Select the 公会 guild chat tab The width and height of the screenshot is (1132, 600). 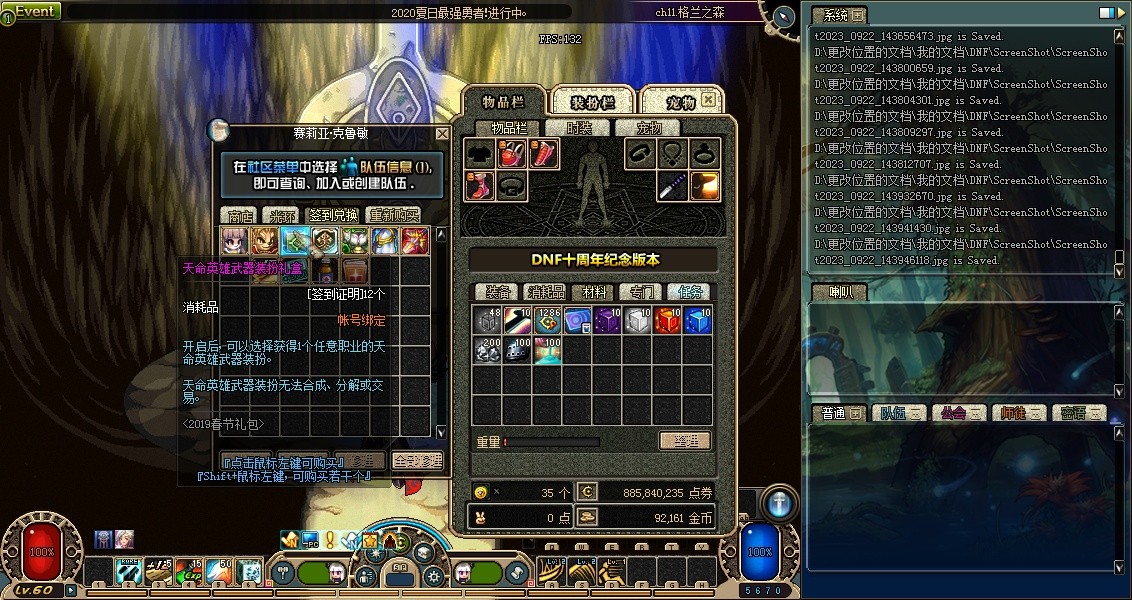(x=954, y=413)
